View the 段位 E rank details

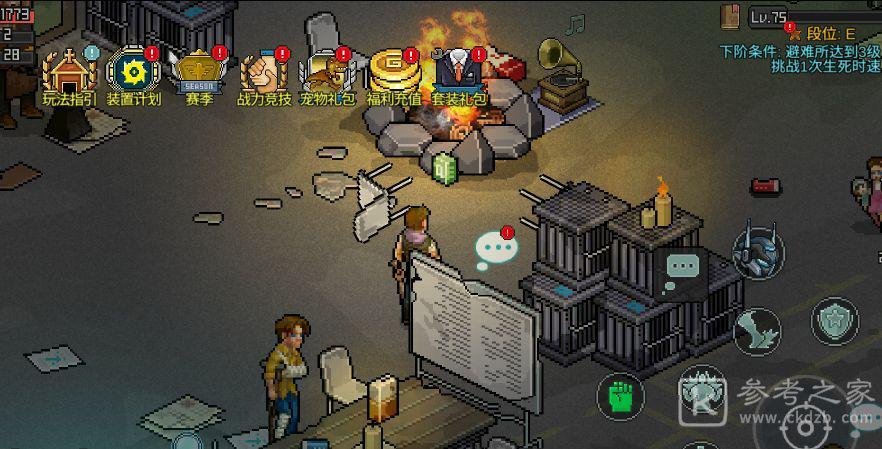[824, 33]
